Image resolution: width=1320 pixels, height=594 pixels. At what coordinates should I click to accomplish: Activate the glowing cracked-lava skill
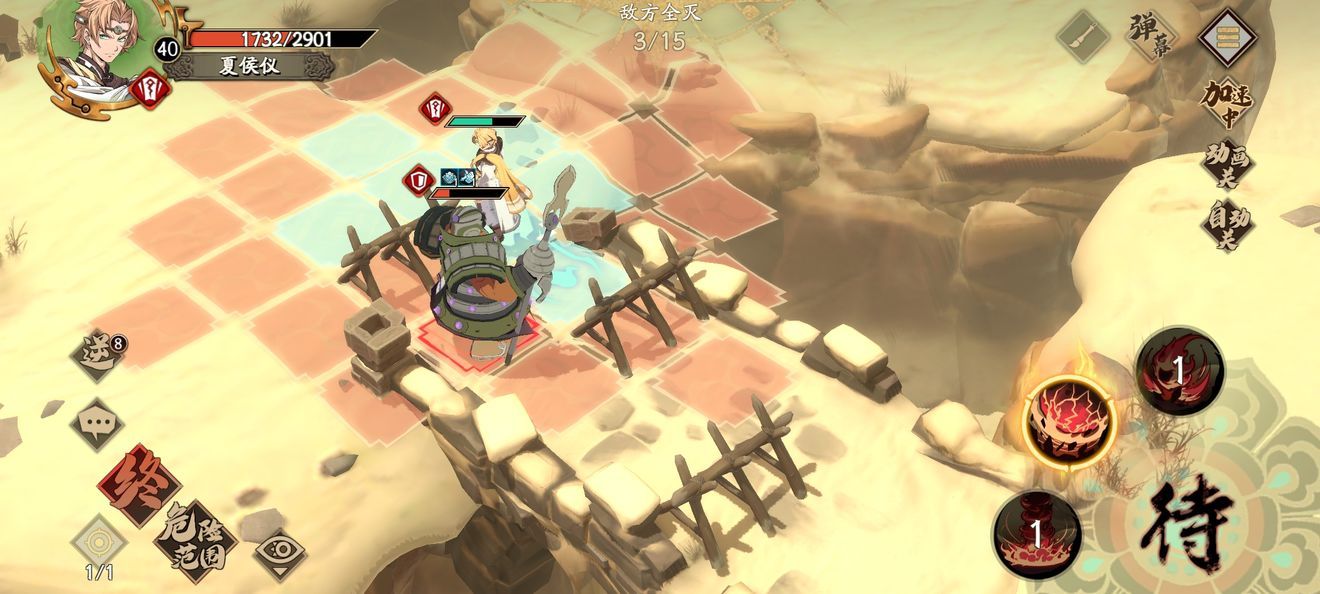point(1071,420)
